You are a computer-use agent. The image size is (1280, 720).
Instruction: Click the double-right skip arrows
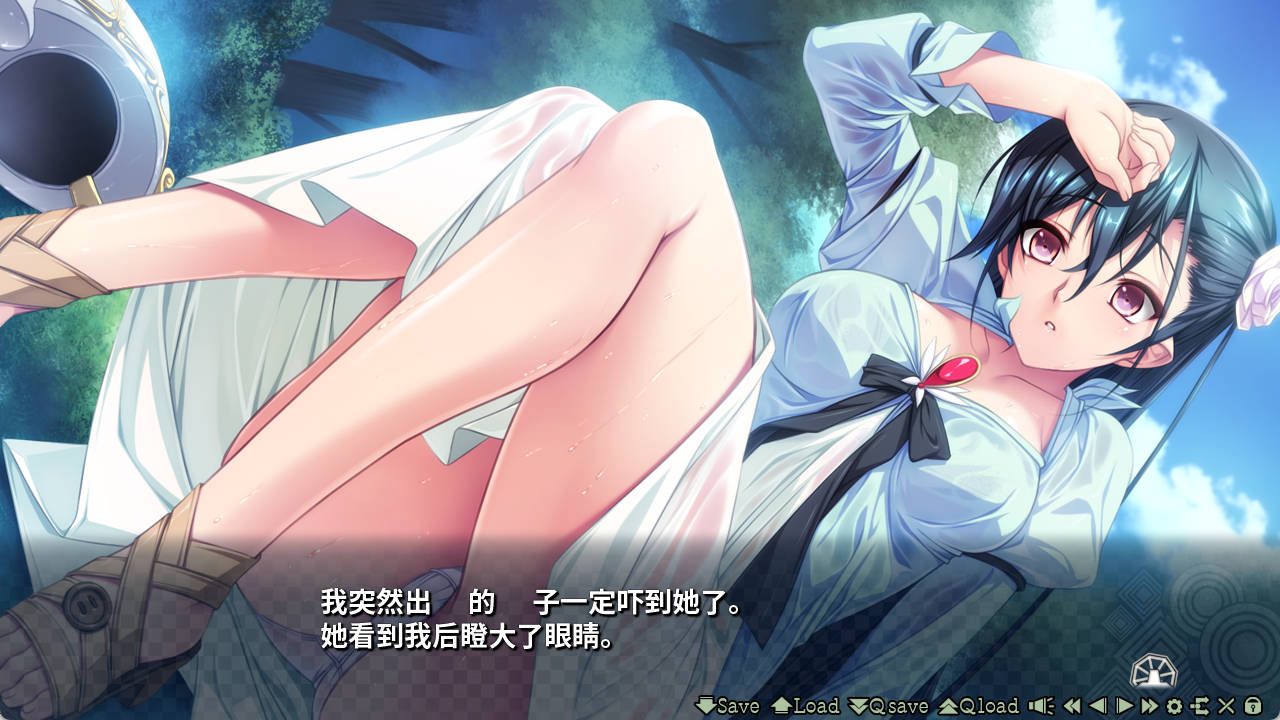tap(1149, 706)
